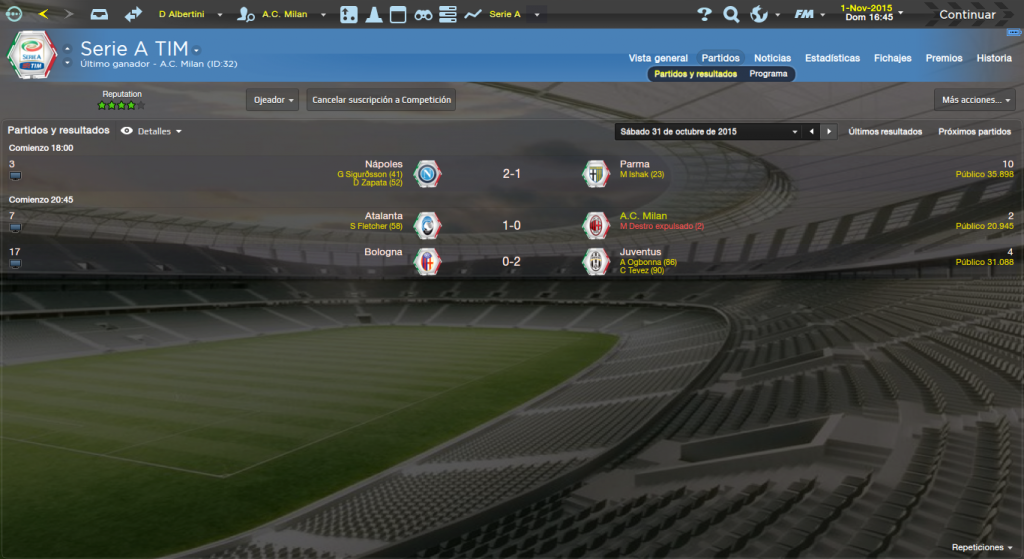The image size is (1024, 559).
Task: Open the date selector for 31 de octubre
Action: [x=709, y=132]
